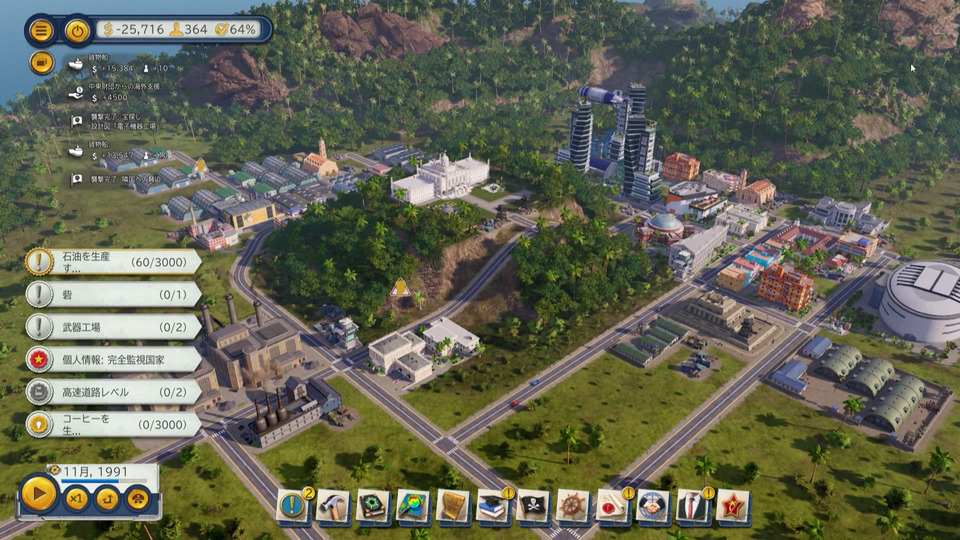Select the oil production objective (60/3000)

tap(115, 262)
